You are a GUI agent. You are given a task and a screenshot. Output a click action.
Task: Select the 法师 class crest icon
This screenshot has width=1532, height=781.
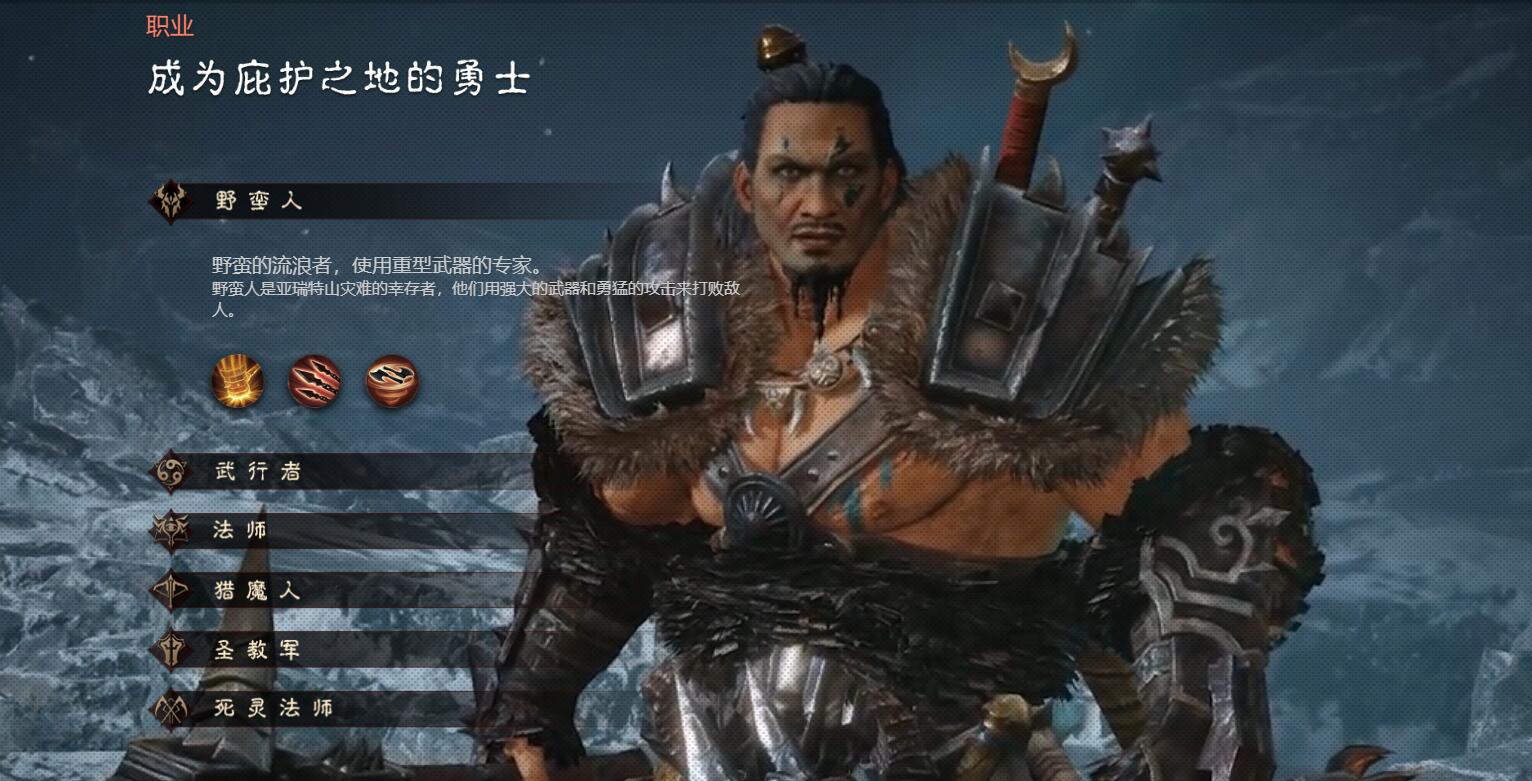pos(171,531)
